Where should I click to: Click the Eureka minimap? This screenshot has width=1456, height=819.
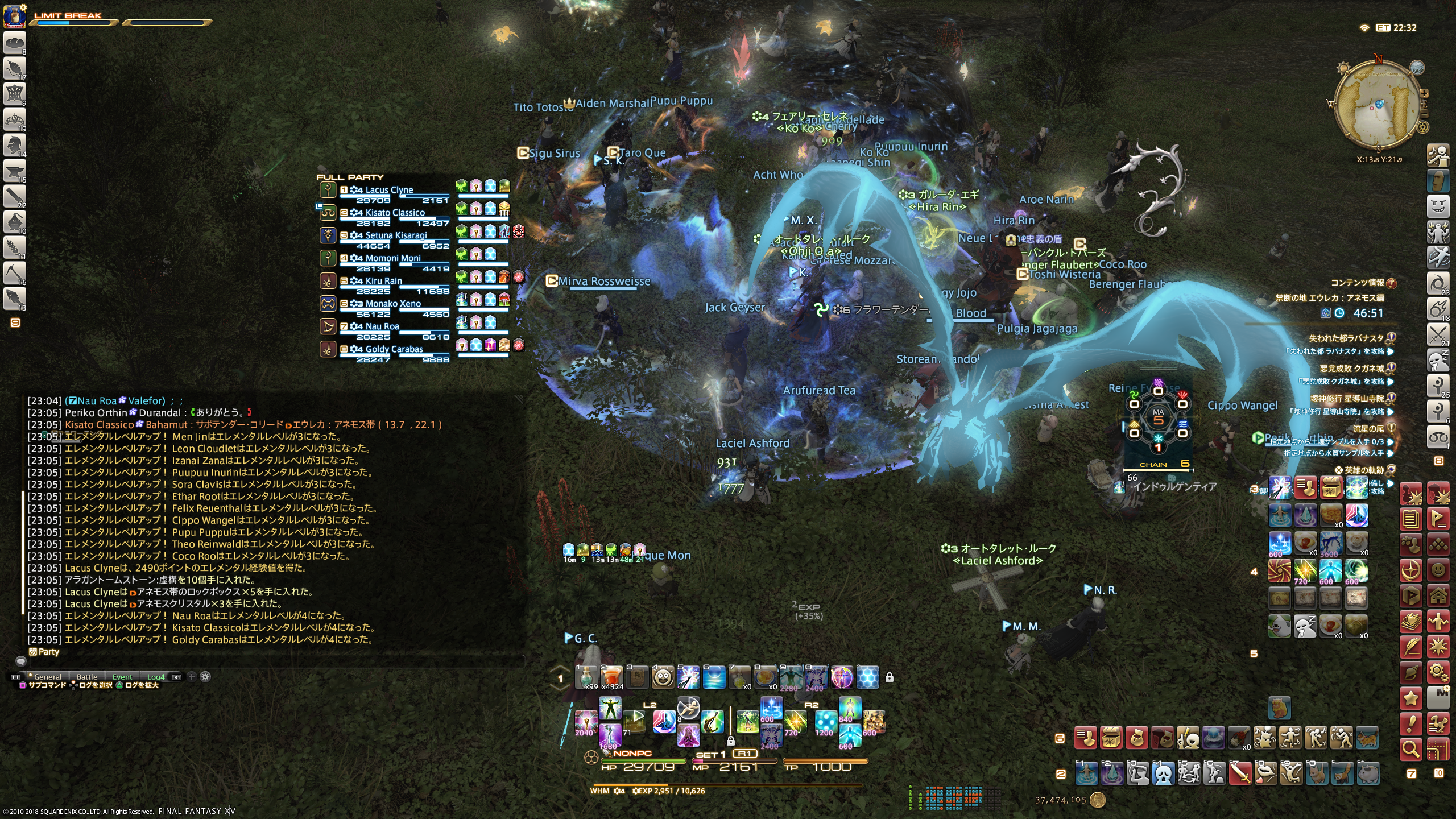[x=1378, y=108]
